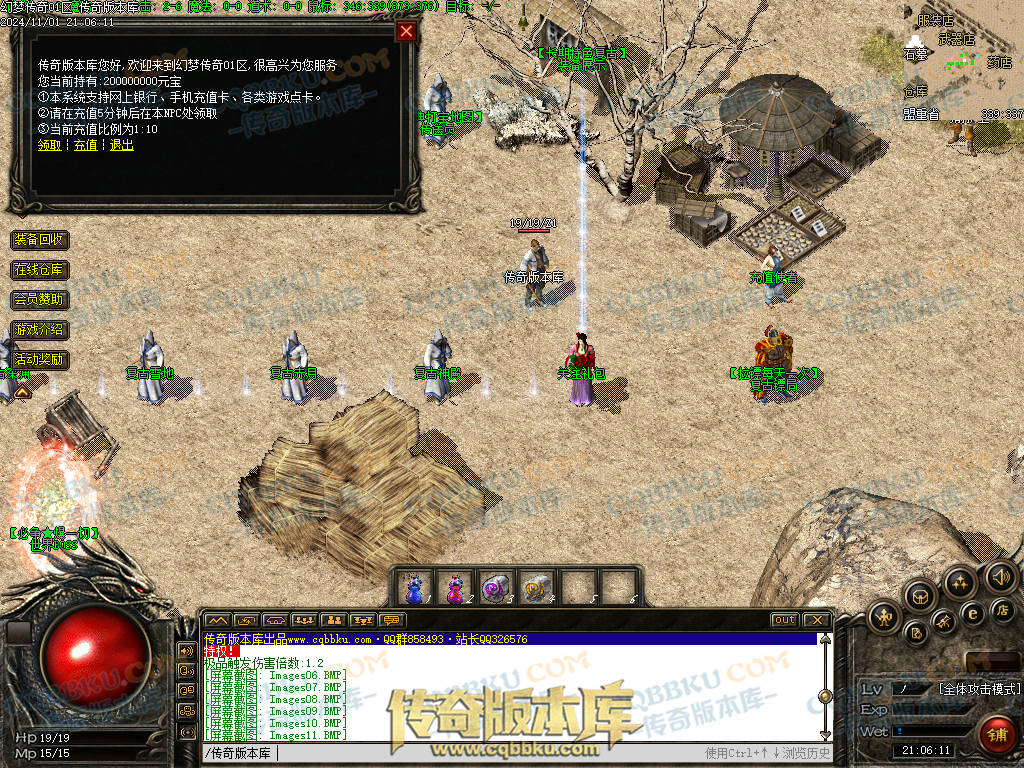This screenshot has width=1024, height=768.
Task: Select the 充值 (recharge) dialogue option
Action: pos(86,145)
